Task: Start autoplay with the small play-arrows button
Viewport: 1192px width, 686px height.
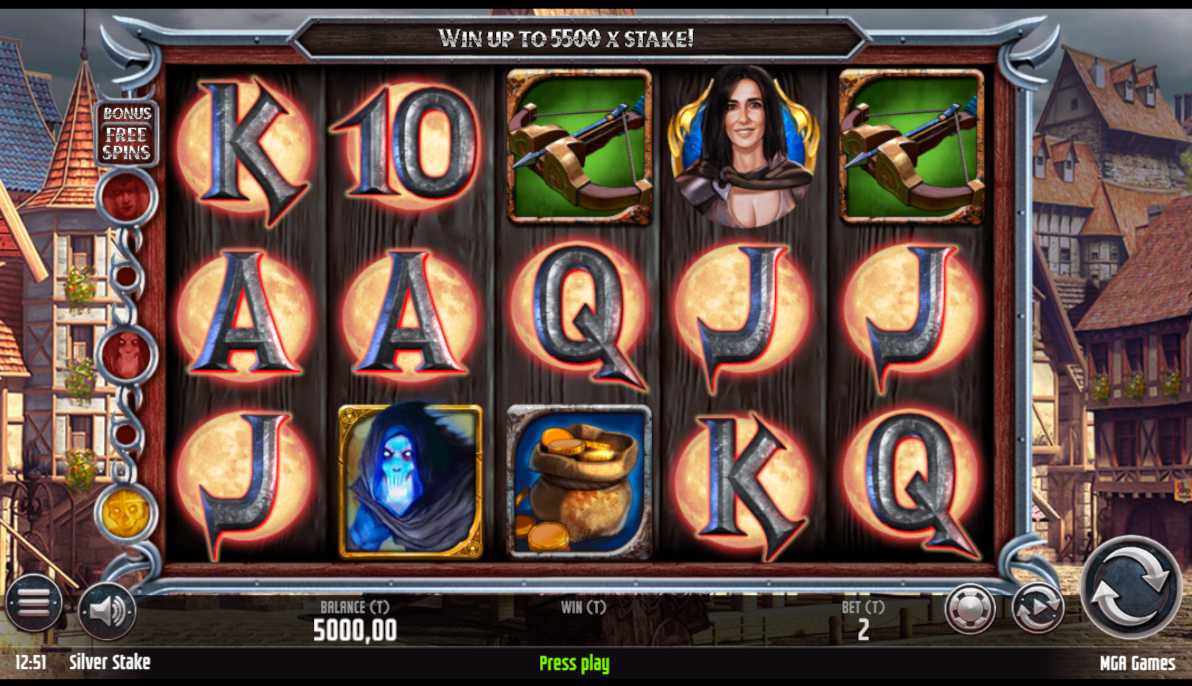Action: pos(1037,608)
